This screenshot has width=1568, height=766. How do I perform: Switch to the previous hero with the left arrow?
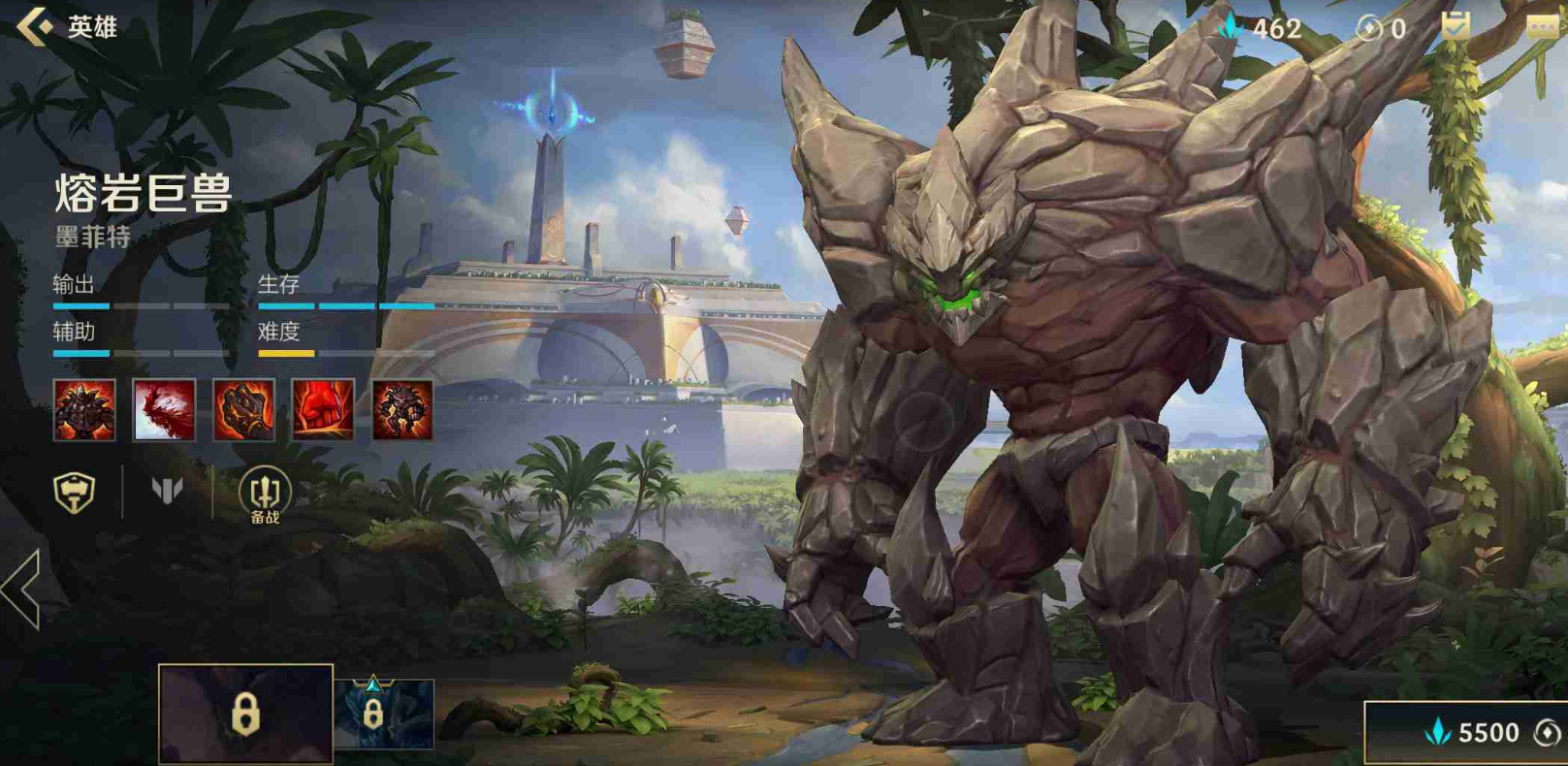click(21, 590)
